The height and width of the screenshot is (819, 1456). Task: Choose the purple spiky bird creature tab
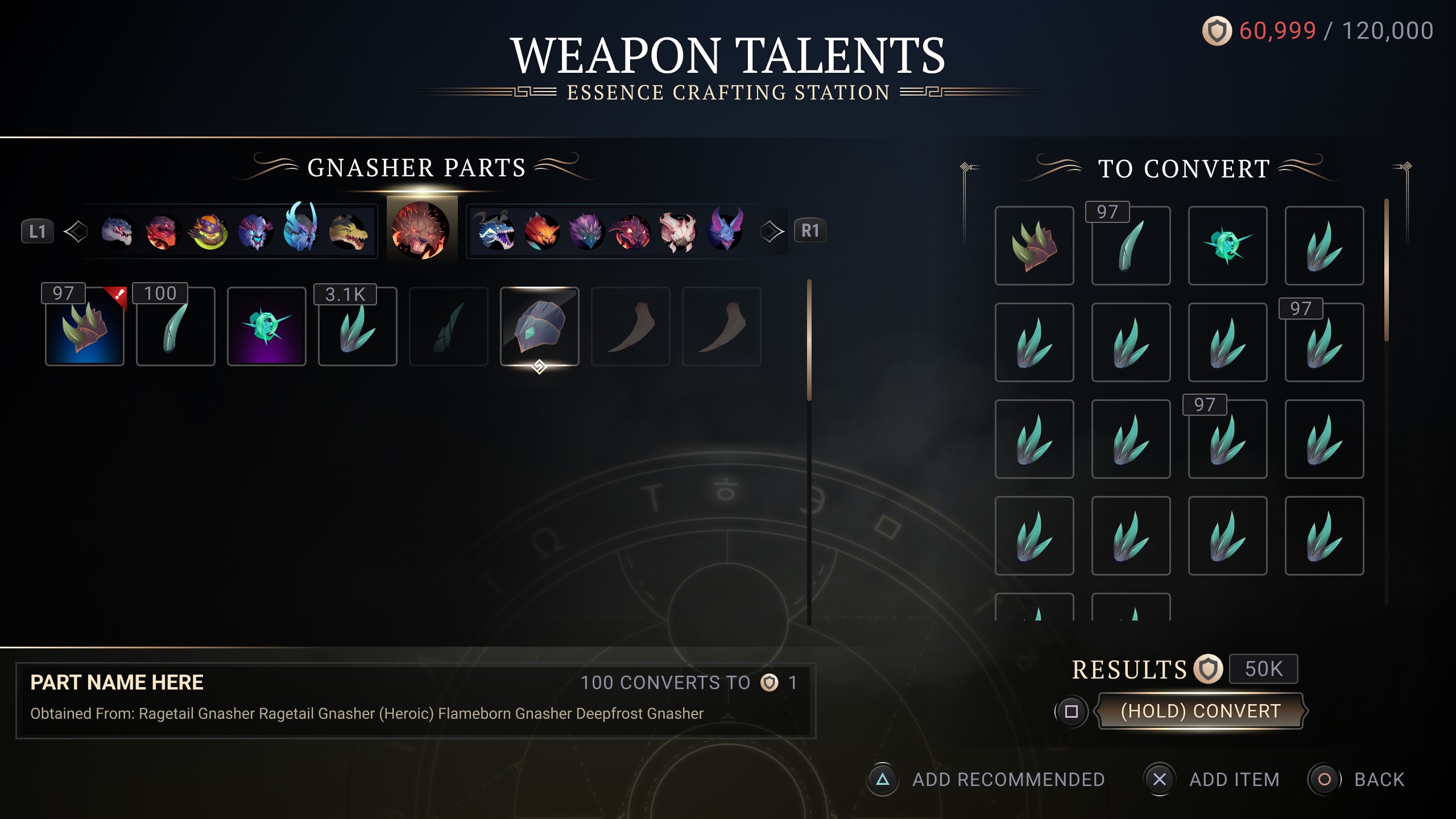pos(586,231)
